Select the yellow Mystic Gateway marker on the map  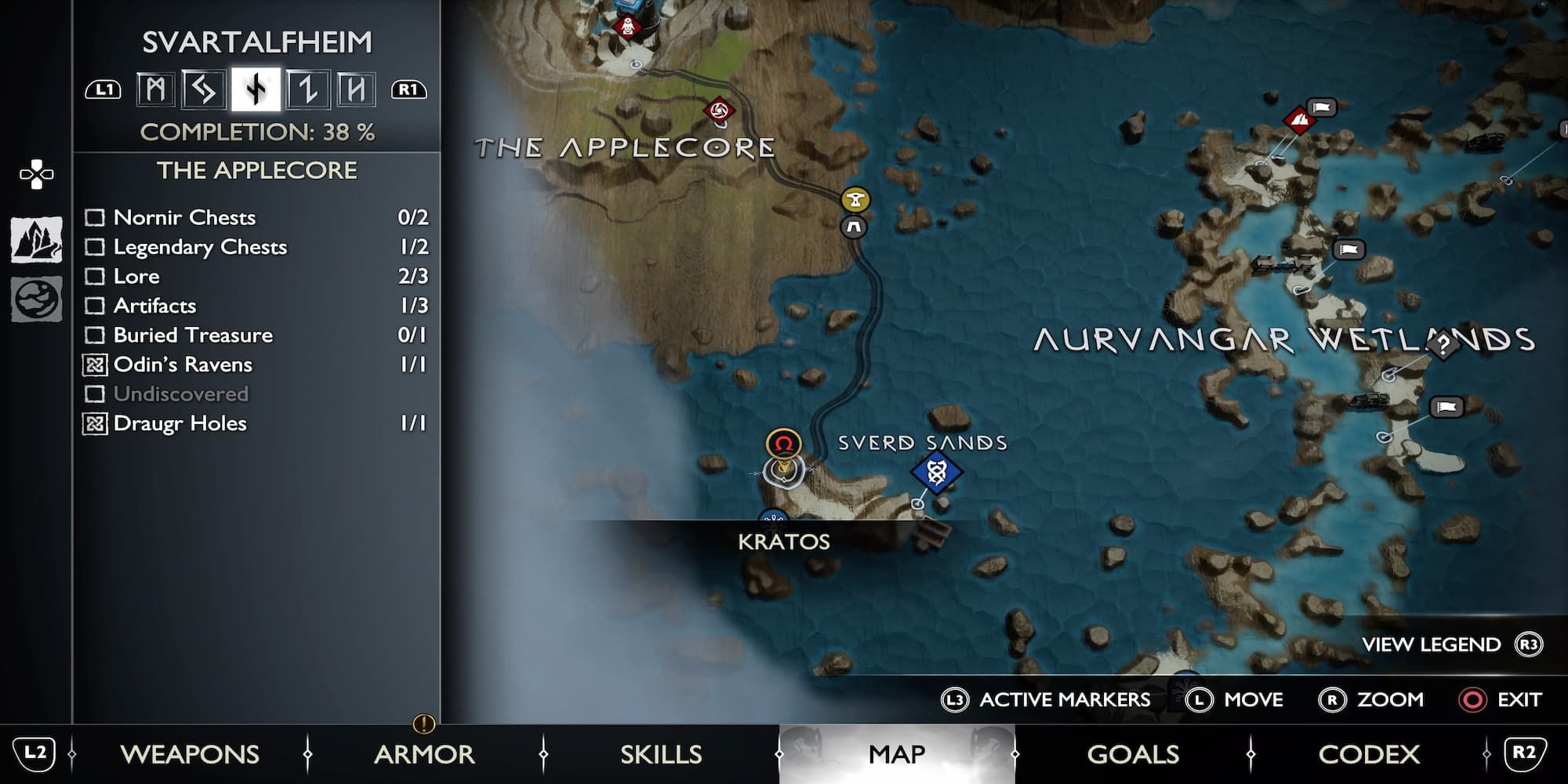tap(854, 200)
